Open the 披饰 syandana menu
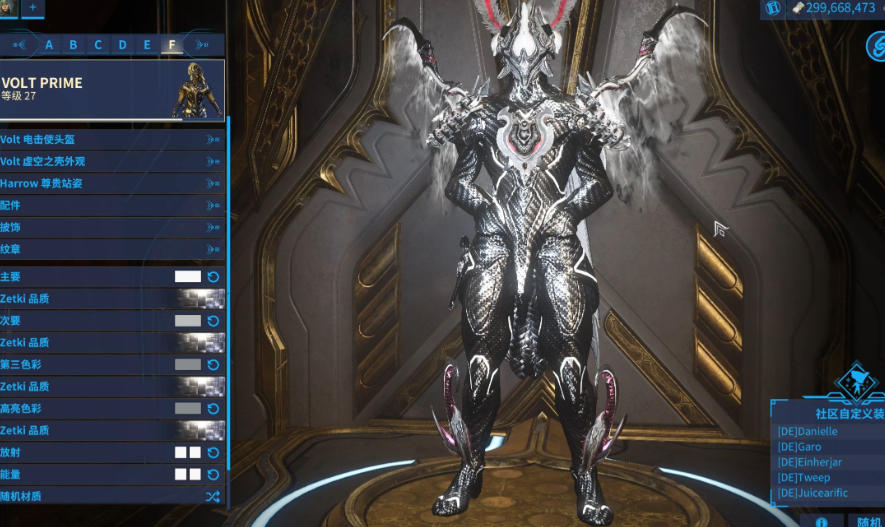 pyautogui.click(x=112, y=227)
